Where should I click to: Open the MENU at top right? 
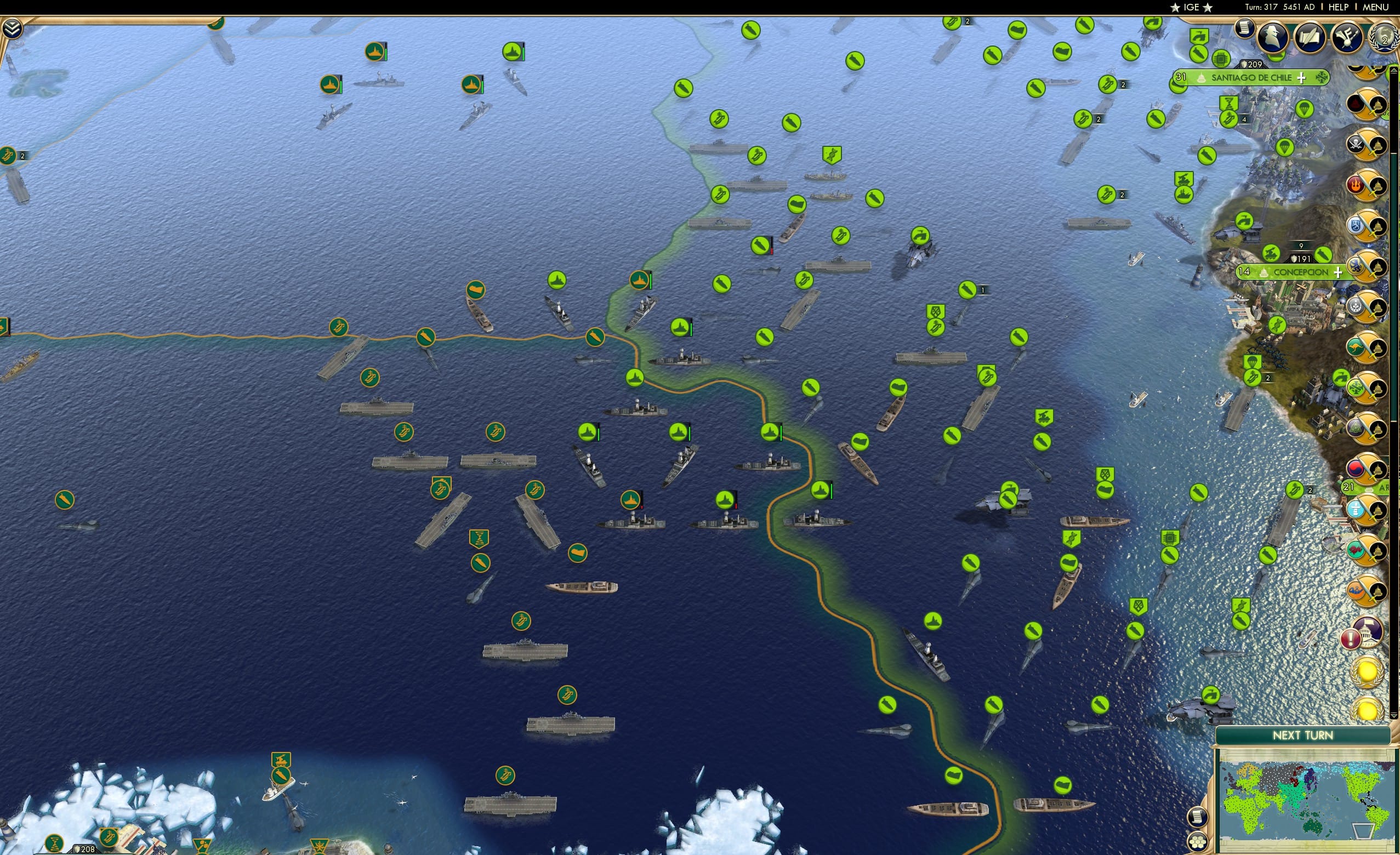1375,7
